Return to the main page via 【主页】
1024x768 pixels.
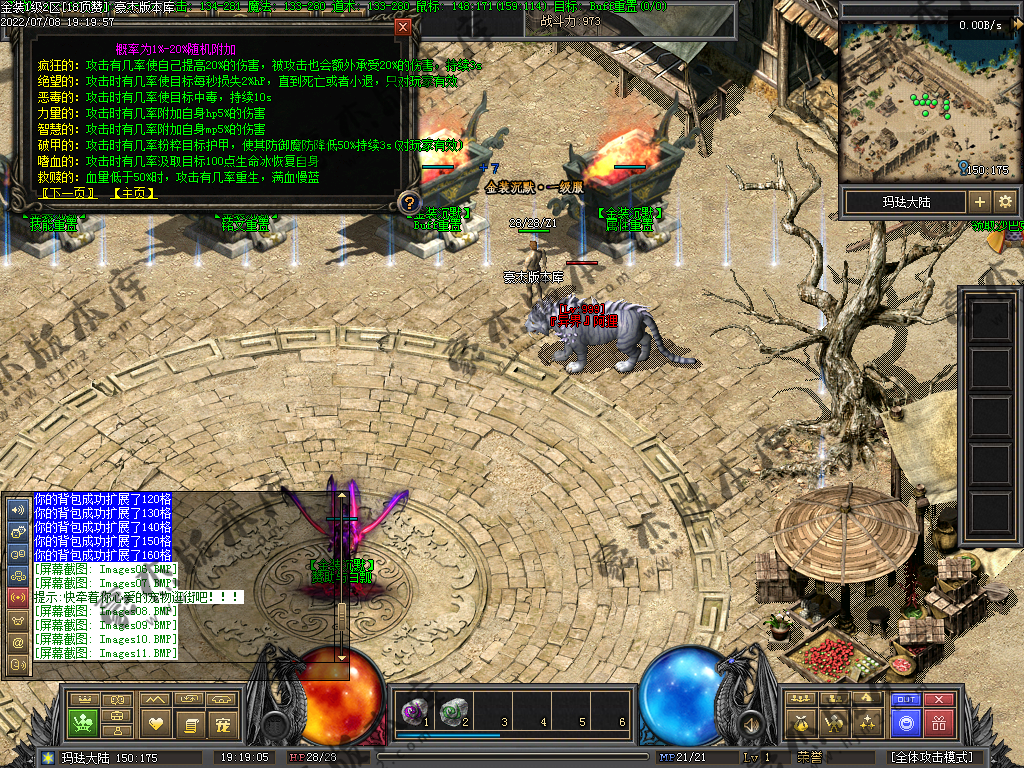[x=134, y=193]
